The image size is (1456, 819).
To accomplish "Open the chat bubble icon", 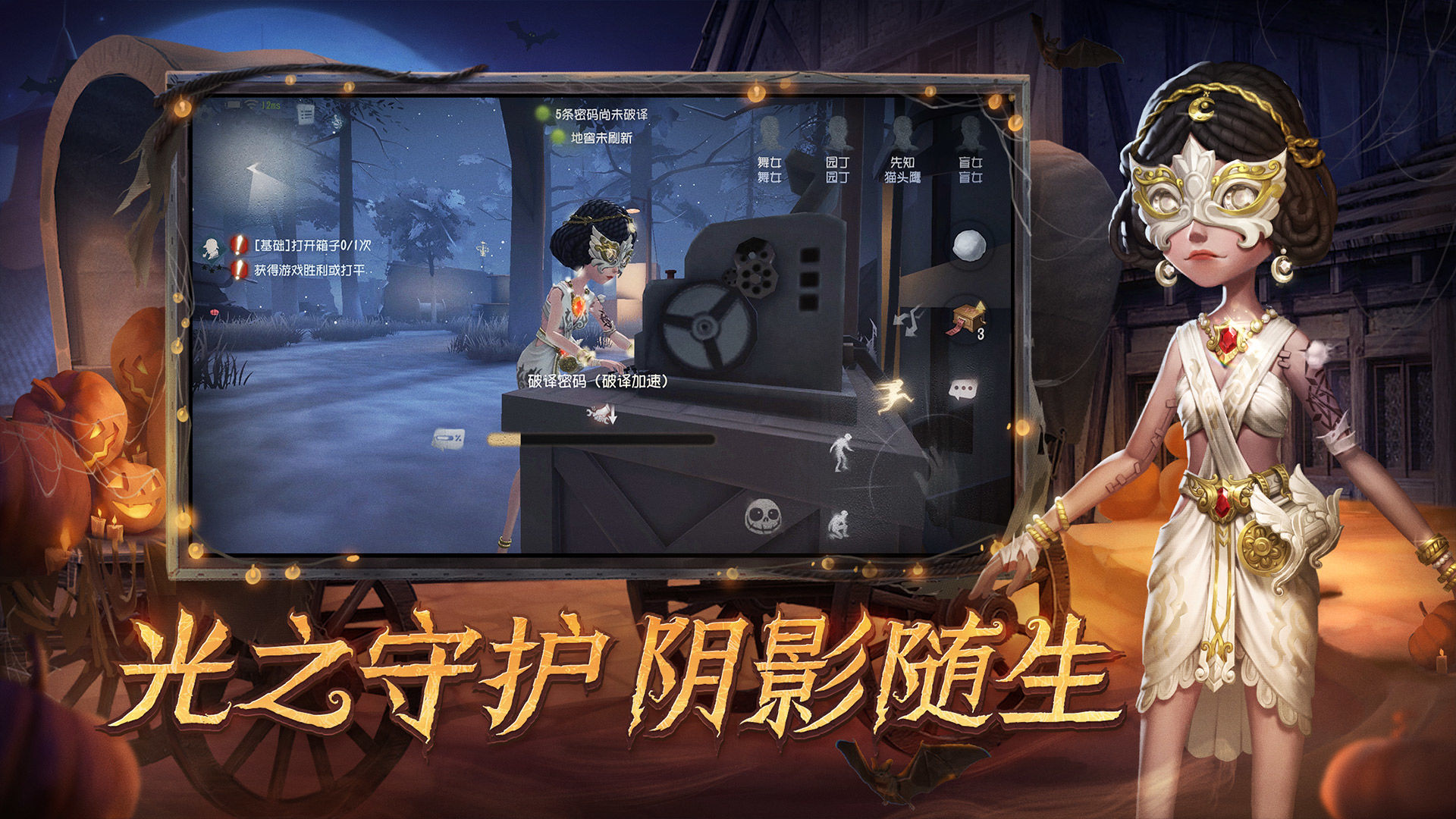I will 963,390.
